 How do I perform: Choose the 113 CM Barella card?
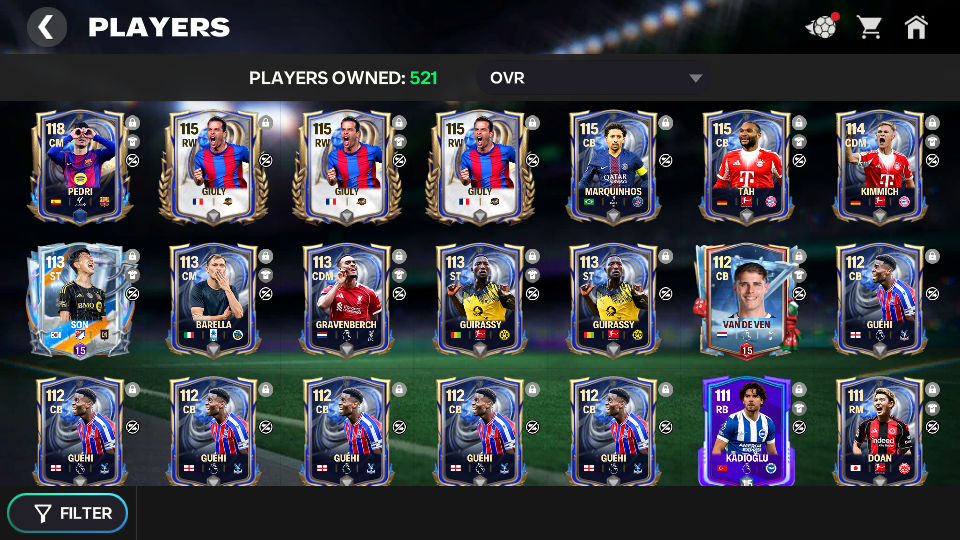click(x=211, y=298)
